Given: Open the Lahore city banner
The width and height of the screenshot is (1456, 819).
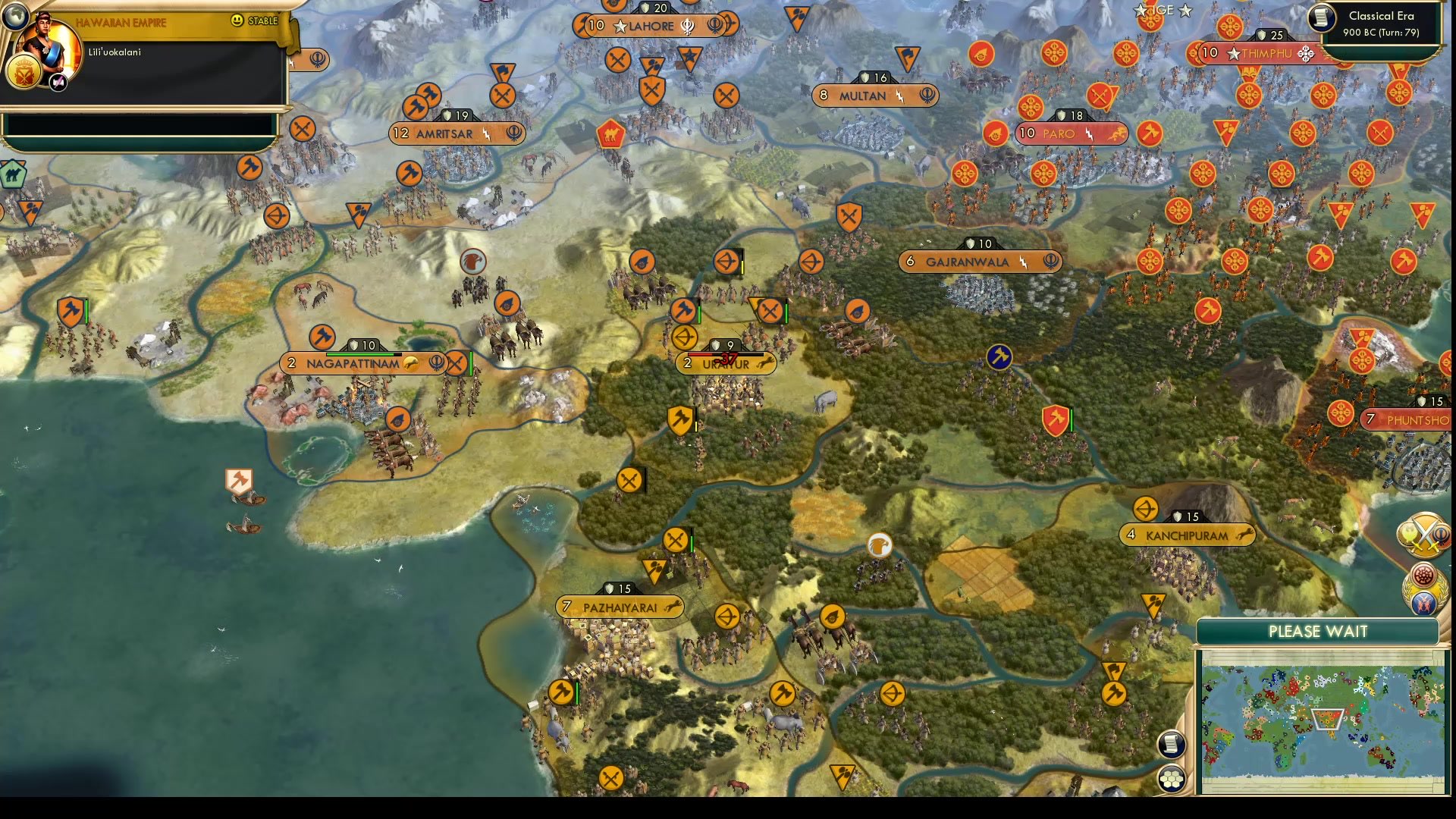Looking at the screenshot, I should (652, 27).
